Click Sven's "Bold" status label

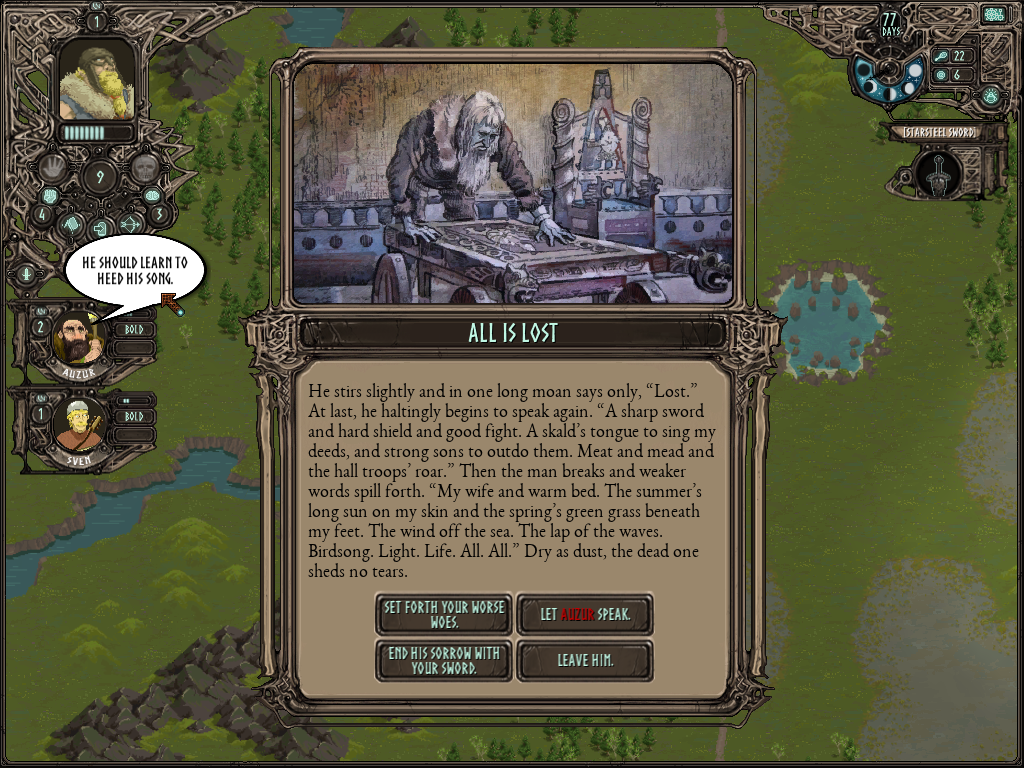(x=134, y=416)
